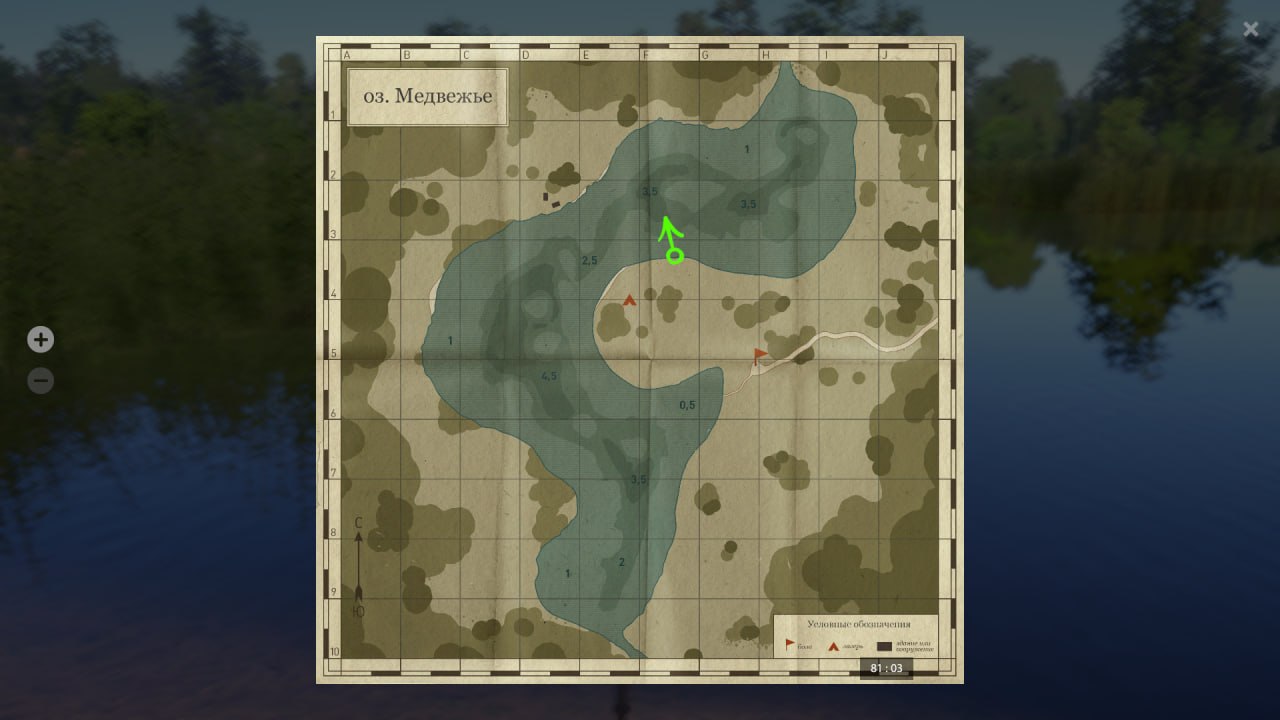Click the small tent marker south of the lake bend
1280x720 pixels.
click(x=630, y=300)
